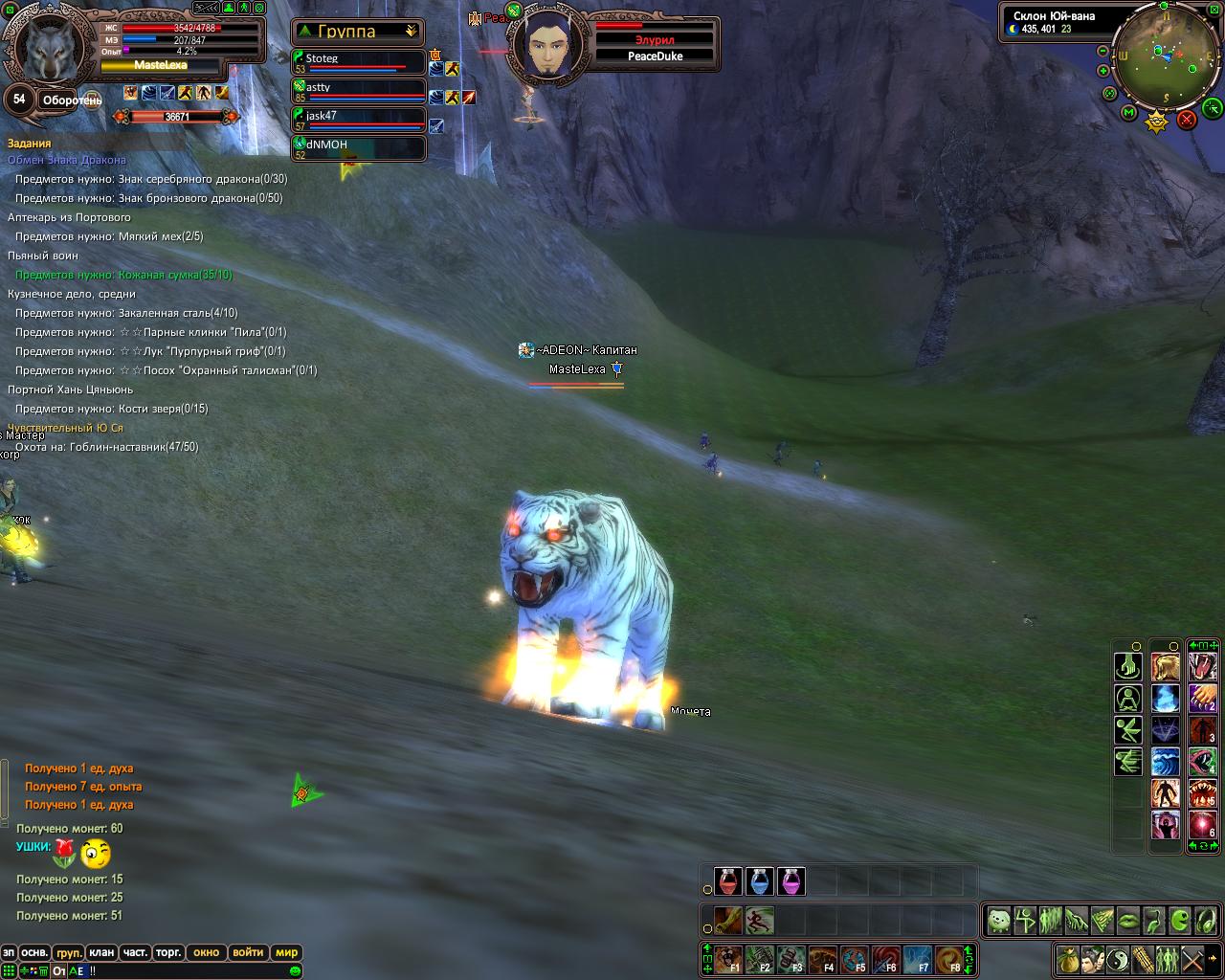
Task: Open the world map with M button
Action: (x=1129, y=113)
